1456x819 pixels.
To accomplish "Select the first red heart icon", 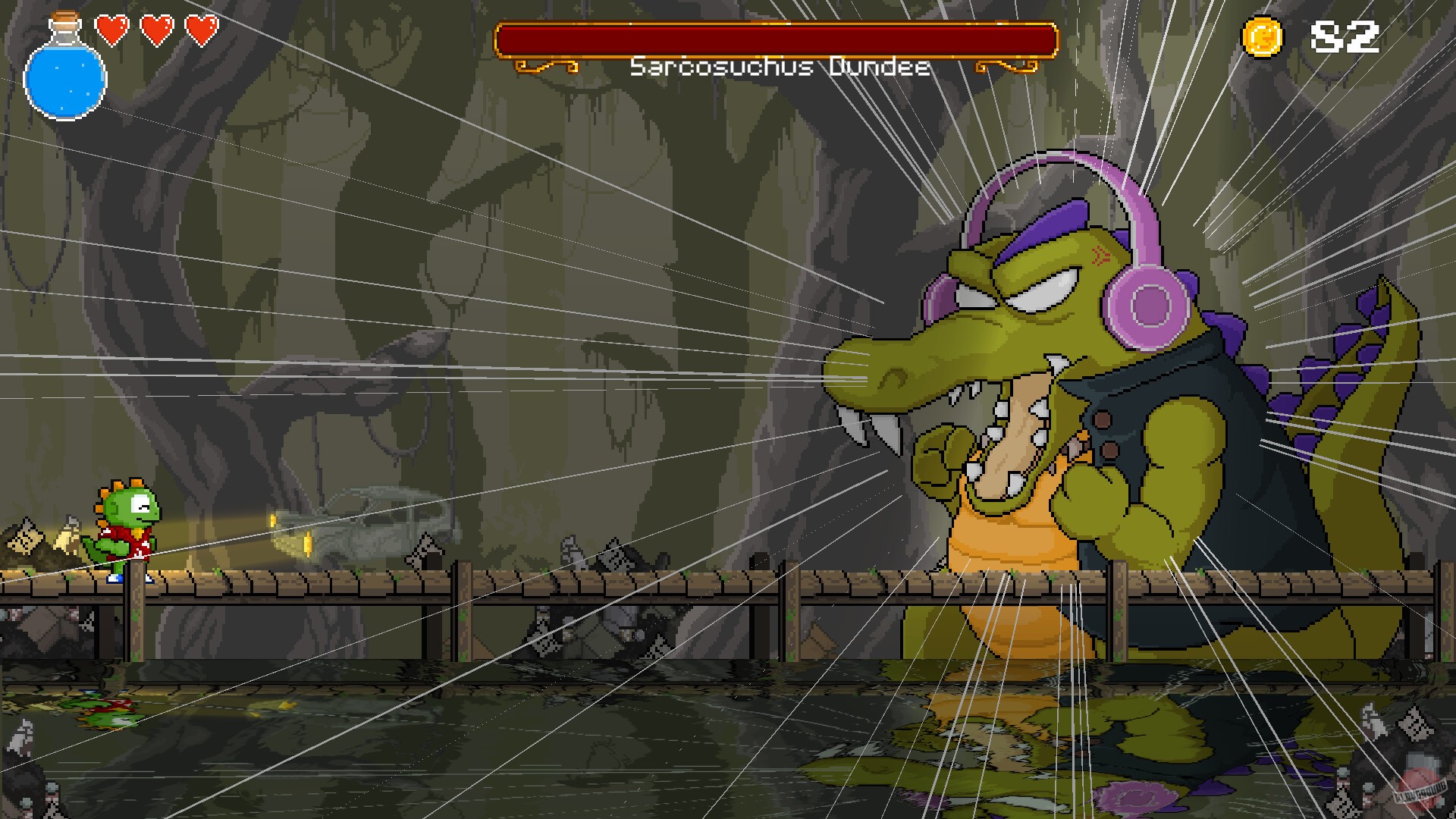I will [111, 32].
